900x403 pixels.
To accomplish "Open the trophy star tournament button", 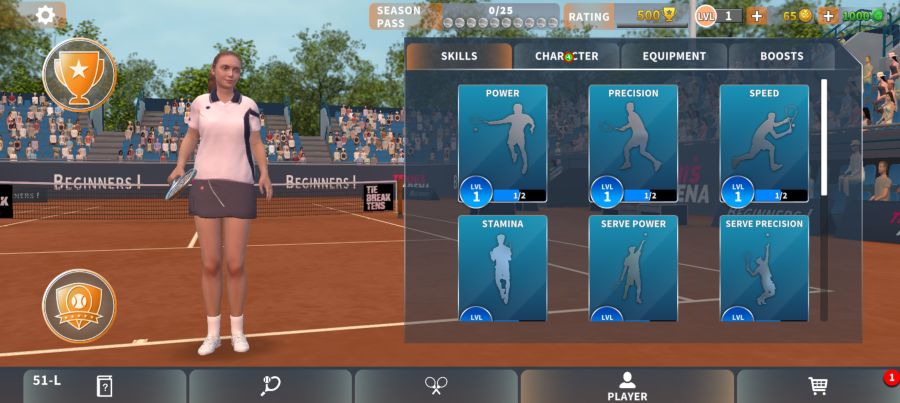I will click(79, 73).
